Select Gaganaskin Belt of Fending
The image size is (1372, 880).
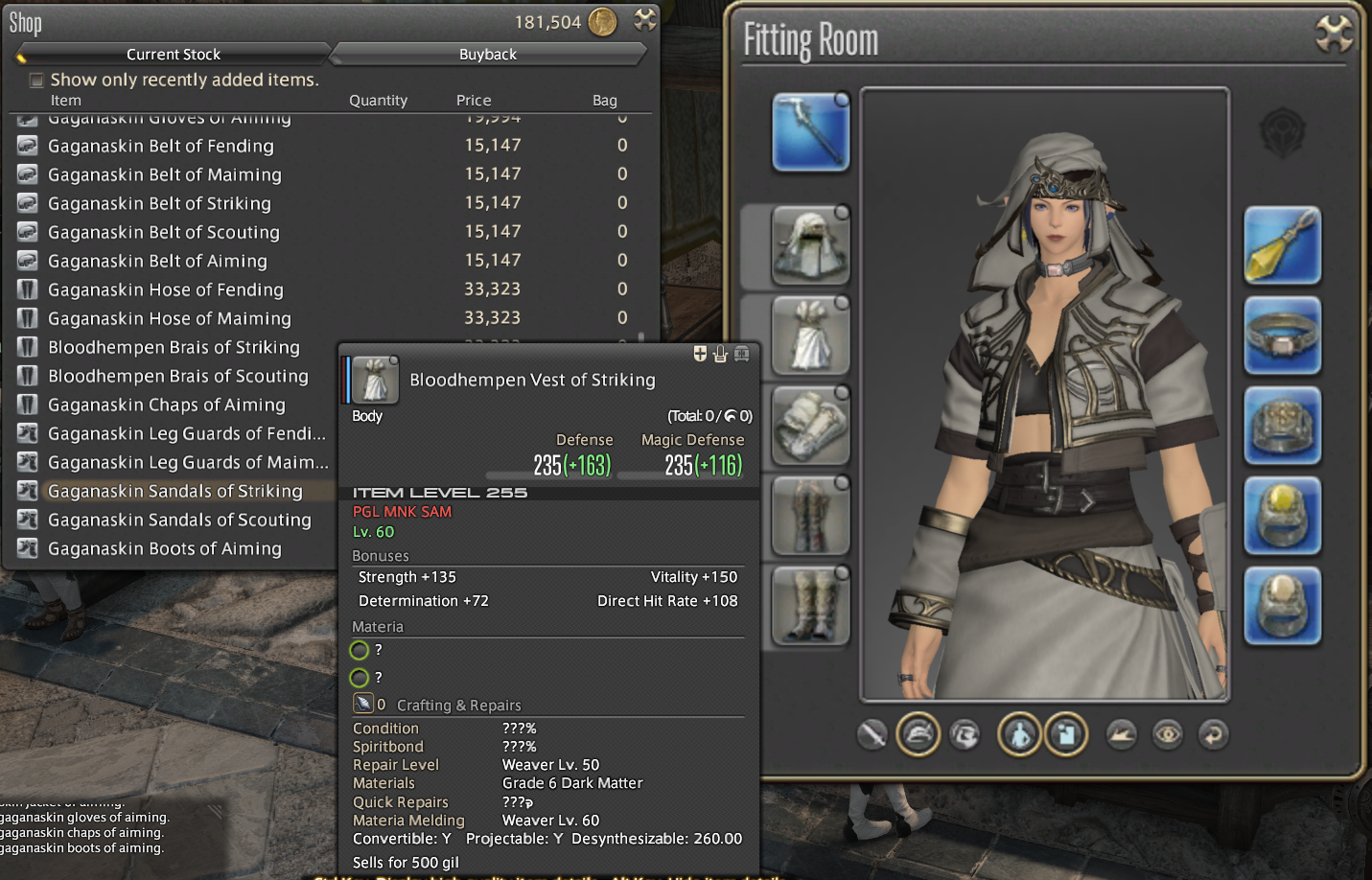[x=161, y=146]
